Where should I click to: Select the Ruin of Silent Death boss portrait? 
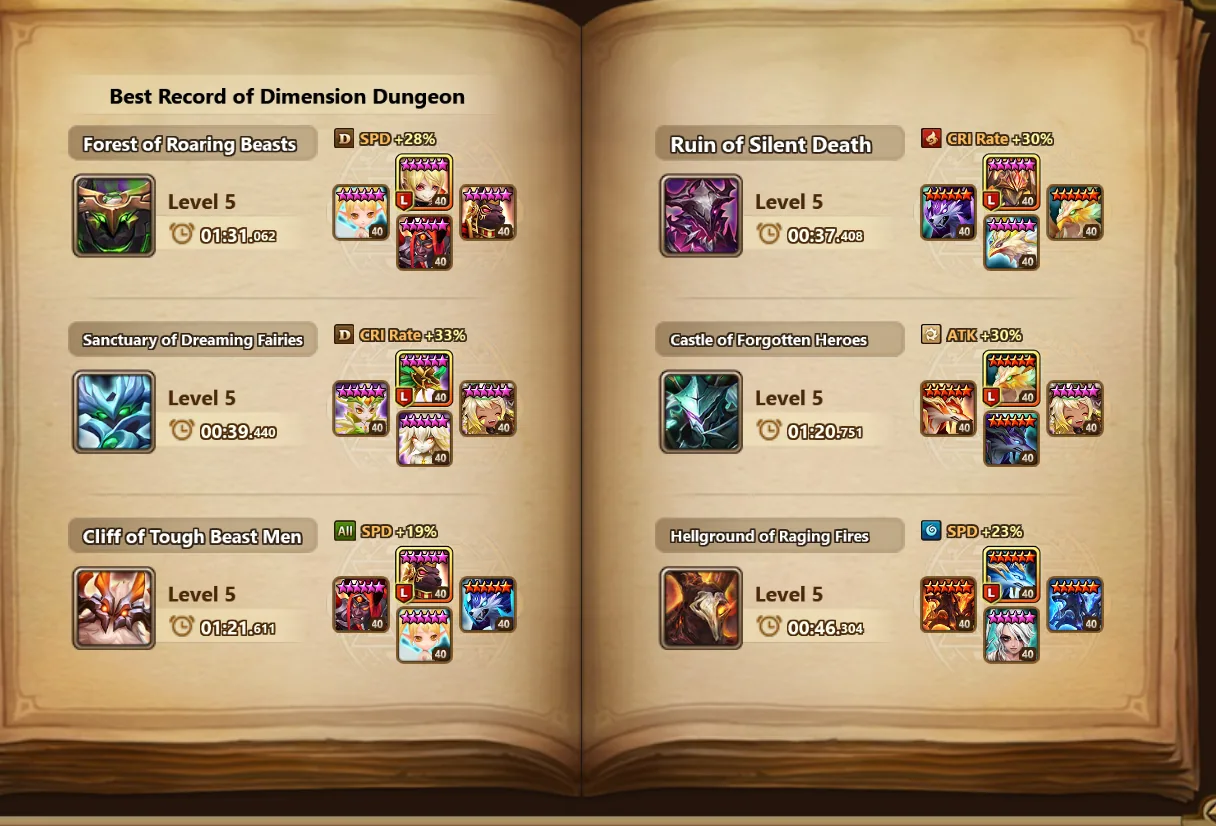click(x=701, y=216)
